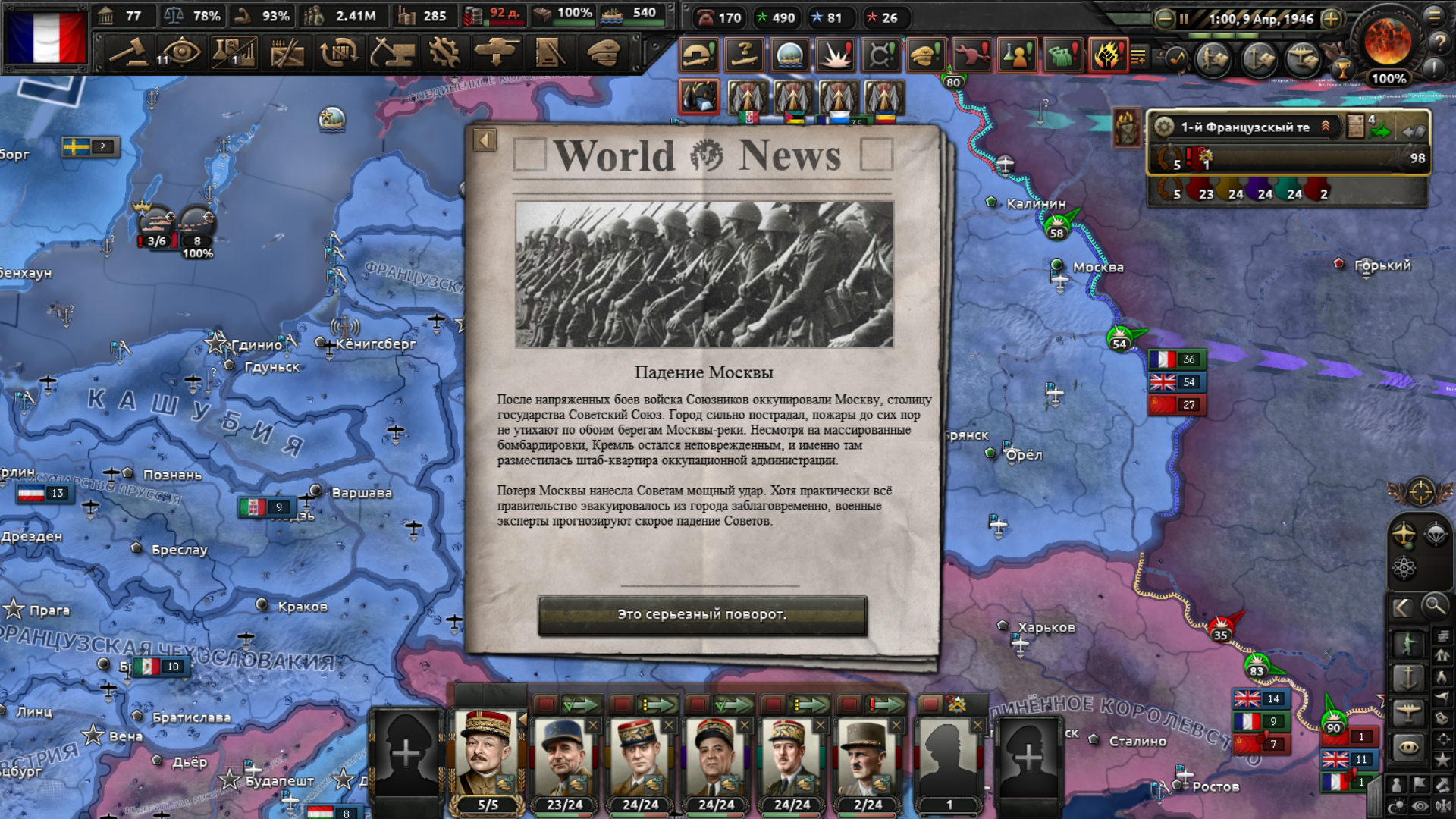Open the burning fist resistance alert

(x=1107, y=55)
